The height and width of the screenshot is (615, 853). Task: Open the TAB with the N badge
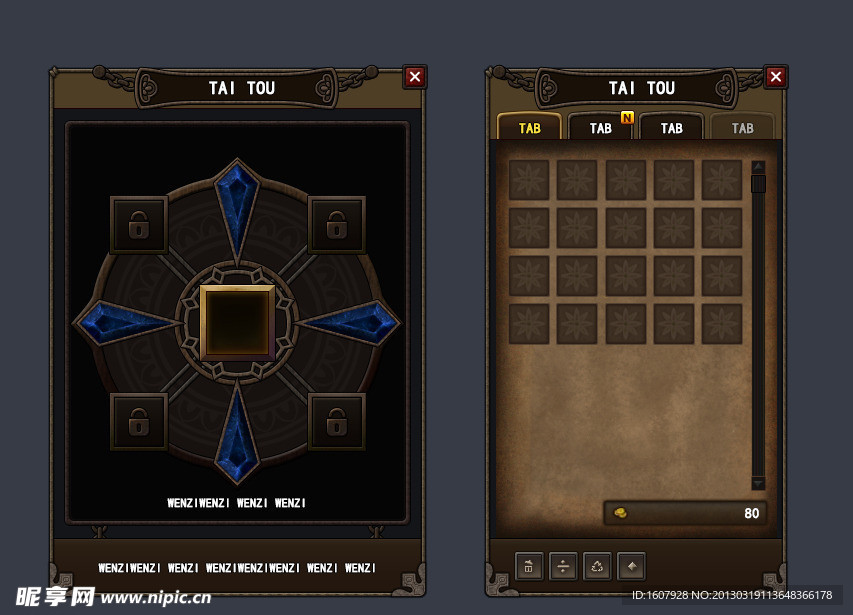click(x=600, y=128)
